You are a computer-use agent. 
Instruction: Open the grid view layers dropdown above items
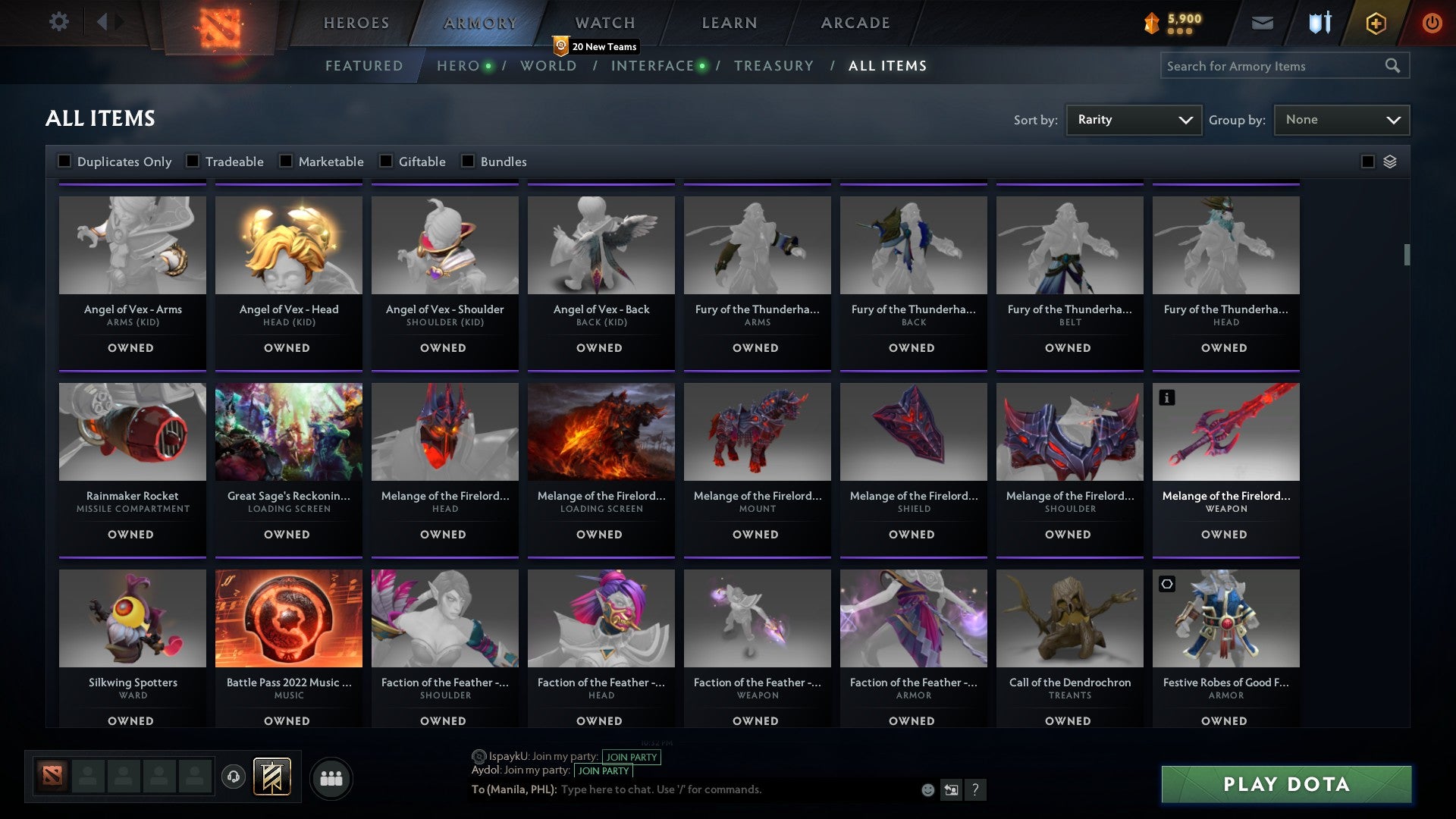tap(1389, 161)
